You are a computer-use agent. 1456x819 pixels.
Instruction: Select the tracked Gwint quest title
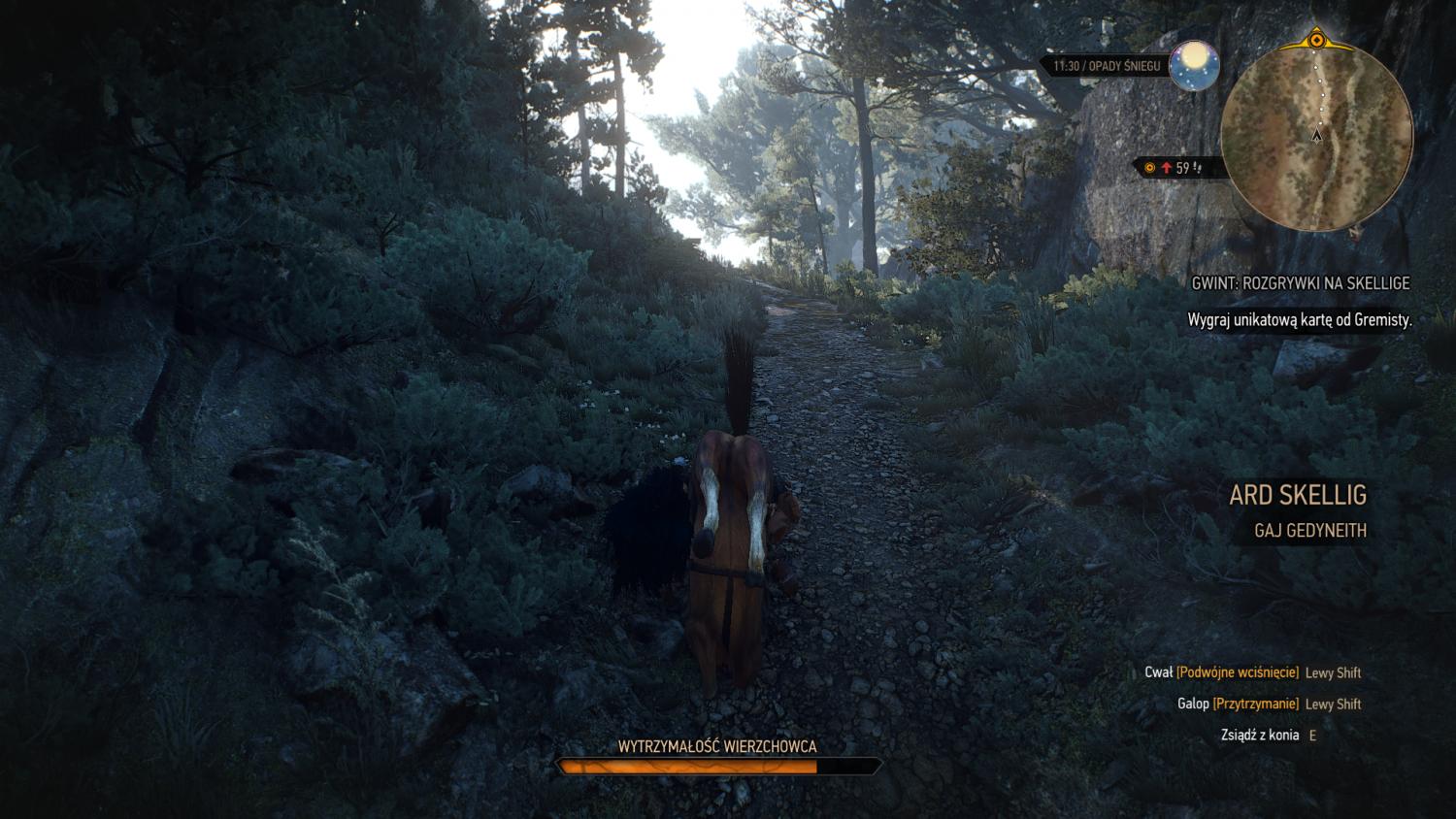[x=1300, y=283]
